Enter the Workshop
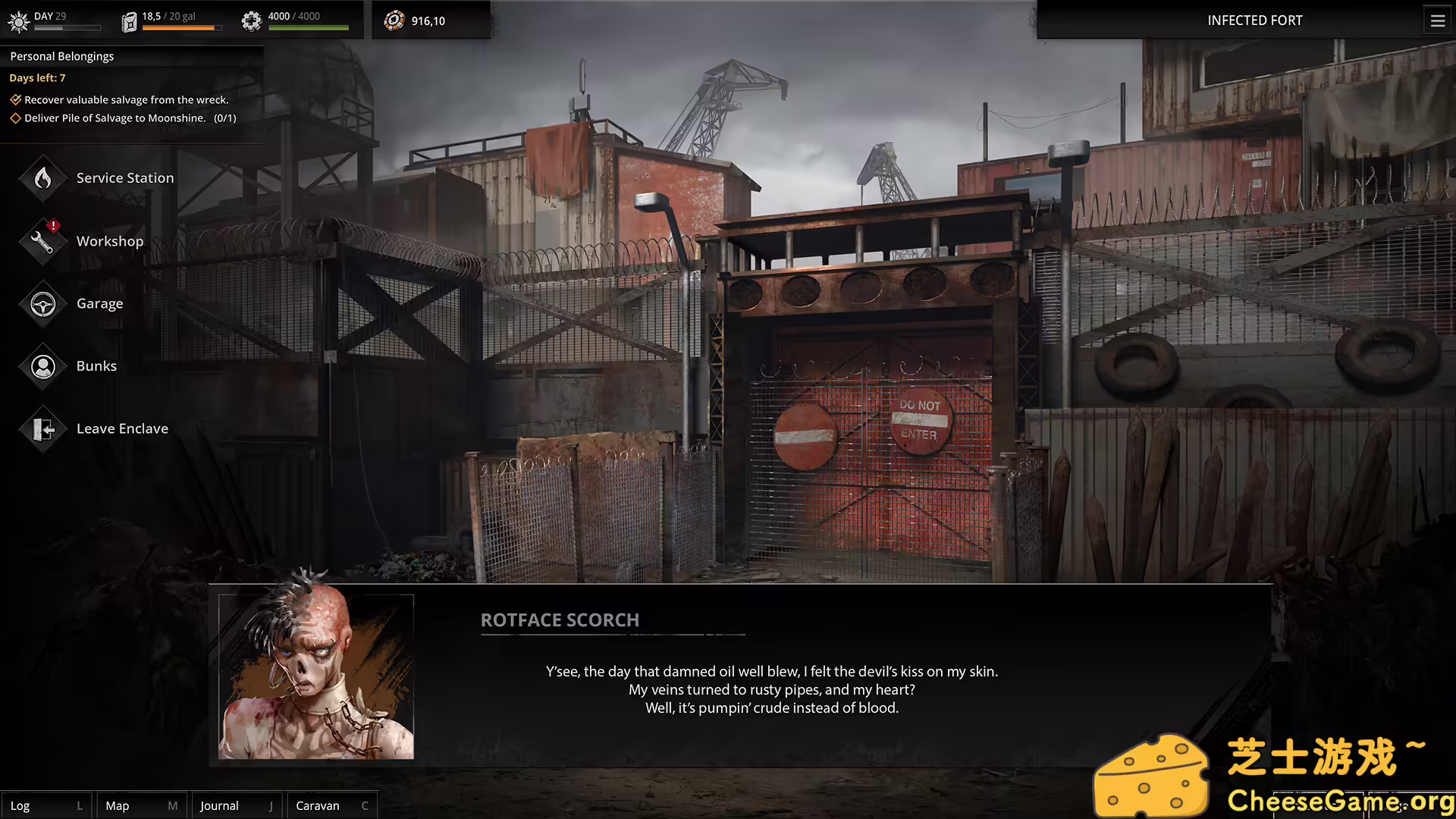Screen dimensions: 1456x819 [108, 241]
